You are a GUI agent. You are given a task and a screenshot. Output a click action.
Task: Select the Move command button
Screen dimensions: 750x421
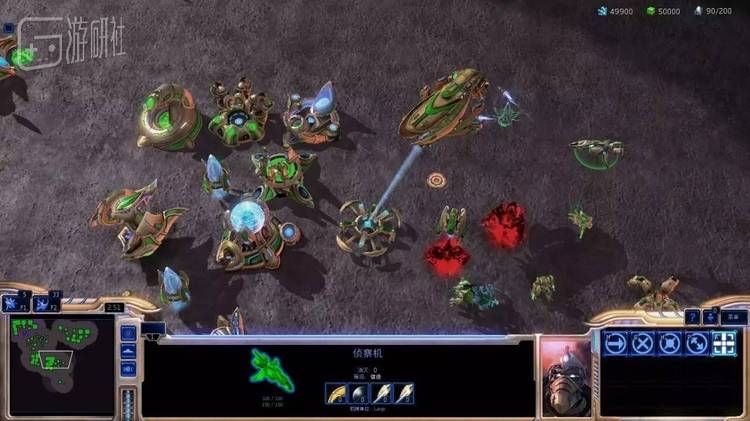pos(616,343)
